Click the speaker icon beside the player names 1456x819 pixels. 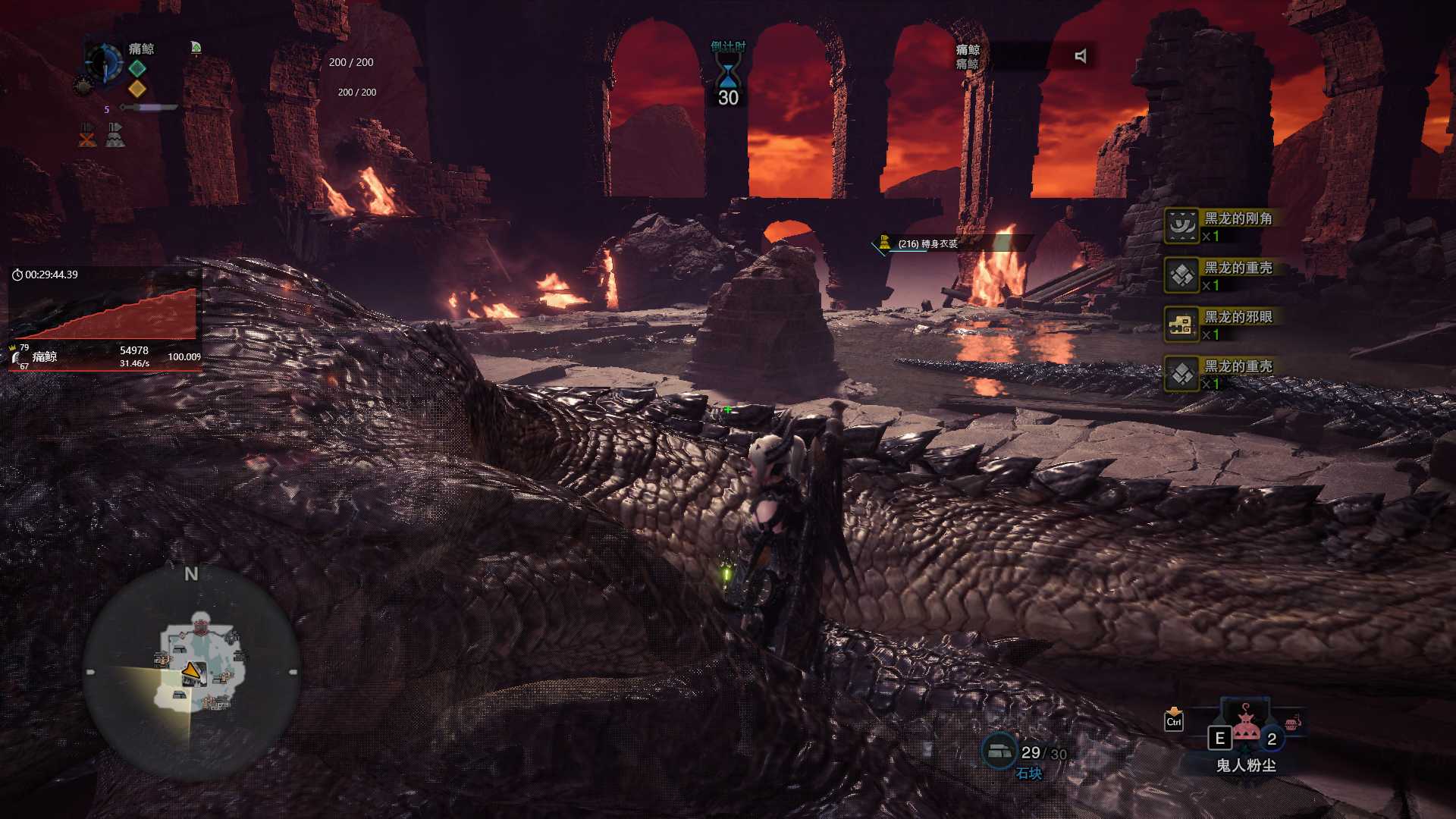pos(1081,56)
